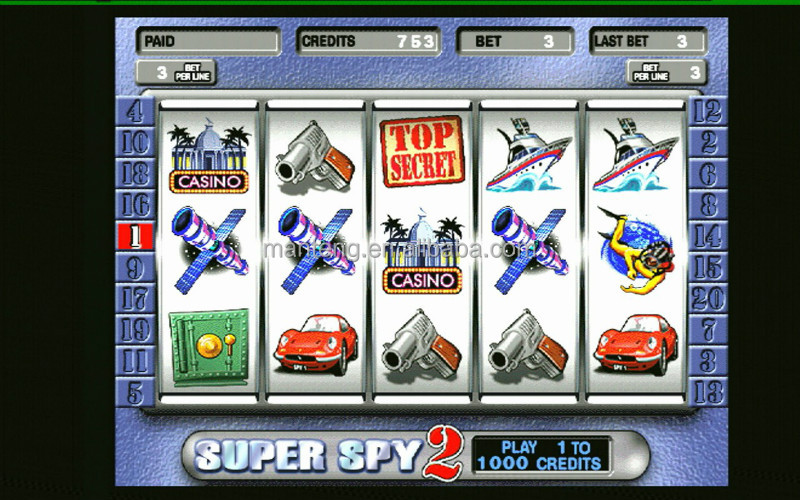Screen dimensions: 800x500
Task: Choose payline number 4
Action: point(135,110)
